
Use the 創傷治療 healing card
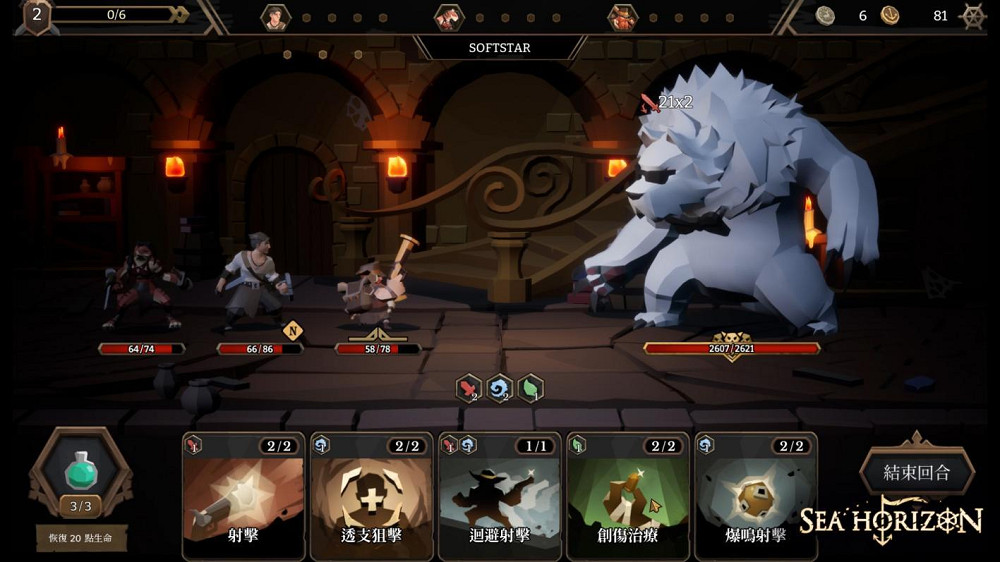click(x=627, y=497)
